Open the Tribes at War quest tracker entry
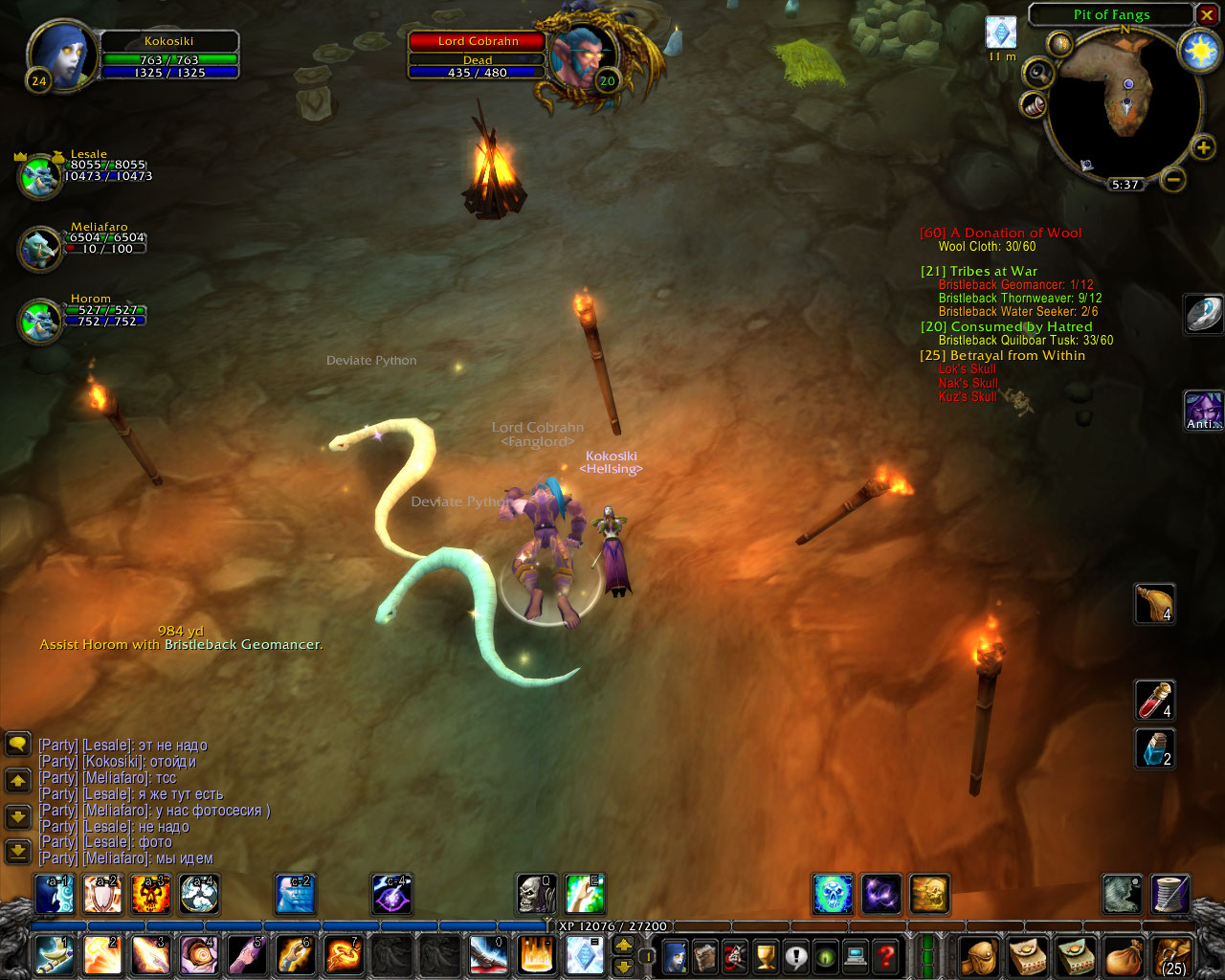The height and width of the screenshot is (980, 1225). (979, 271)
